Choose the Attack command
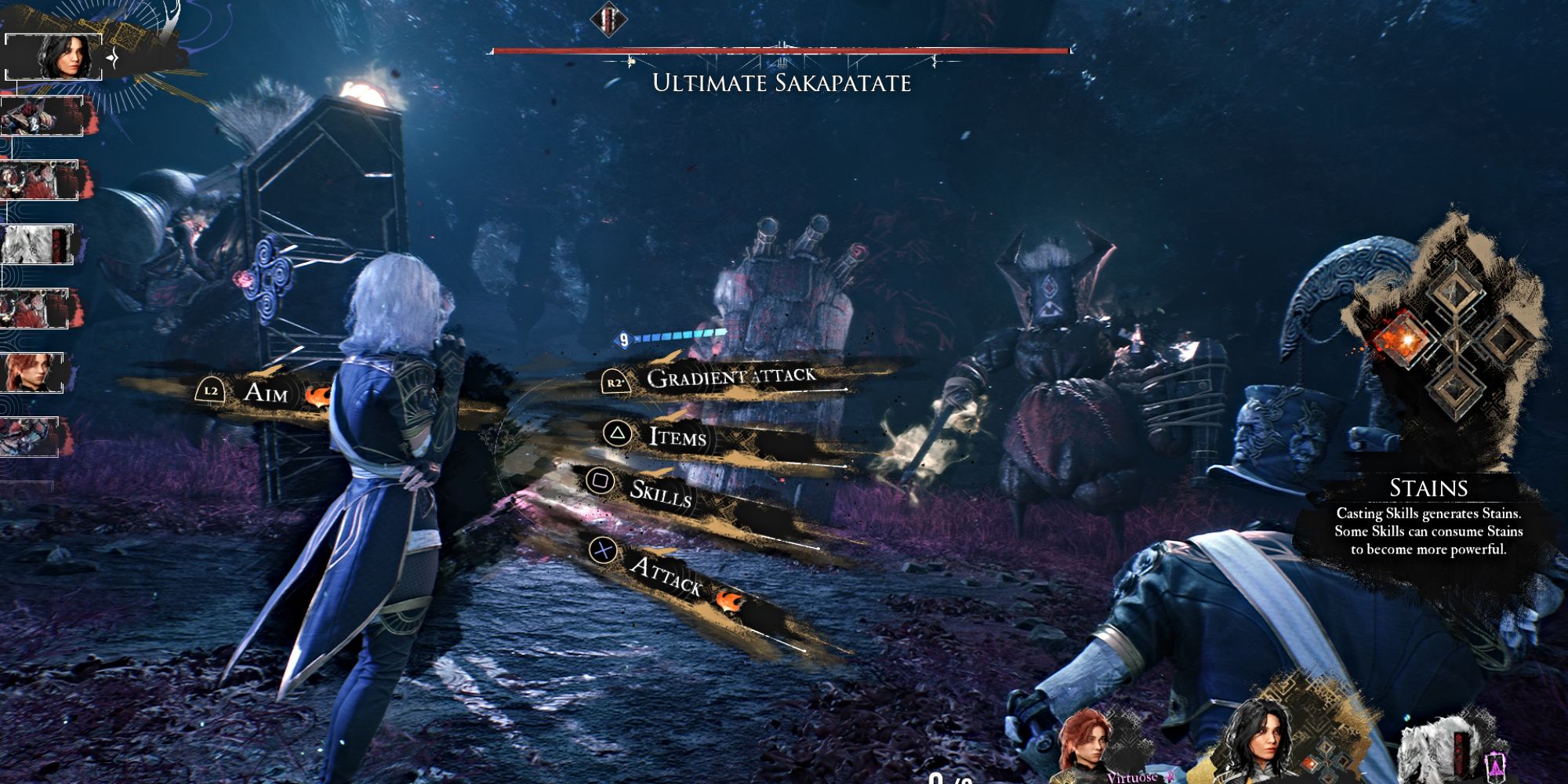 [x=666, y=575]
